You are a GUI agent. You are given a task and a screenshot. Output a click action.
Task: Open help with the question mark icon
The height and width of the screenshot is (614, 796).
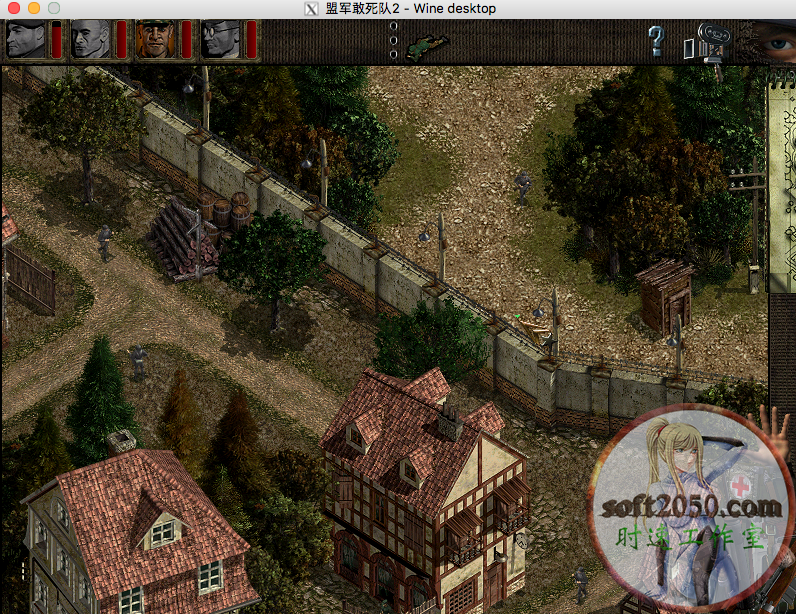click(x=656, y=41)
